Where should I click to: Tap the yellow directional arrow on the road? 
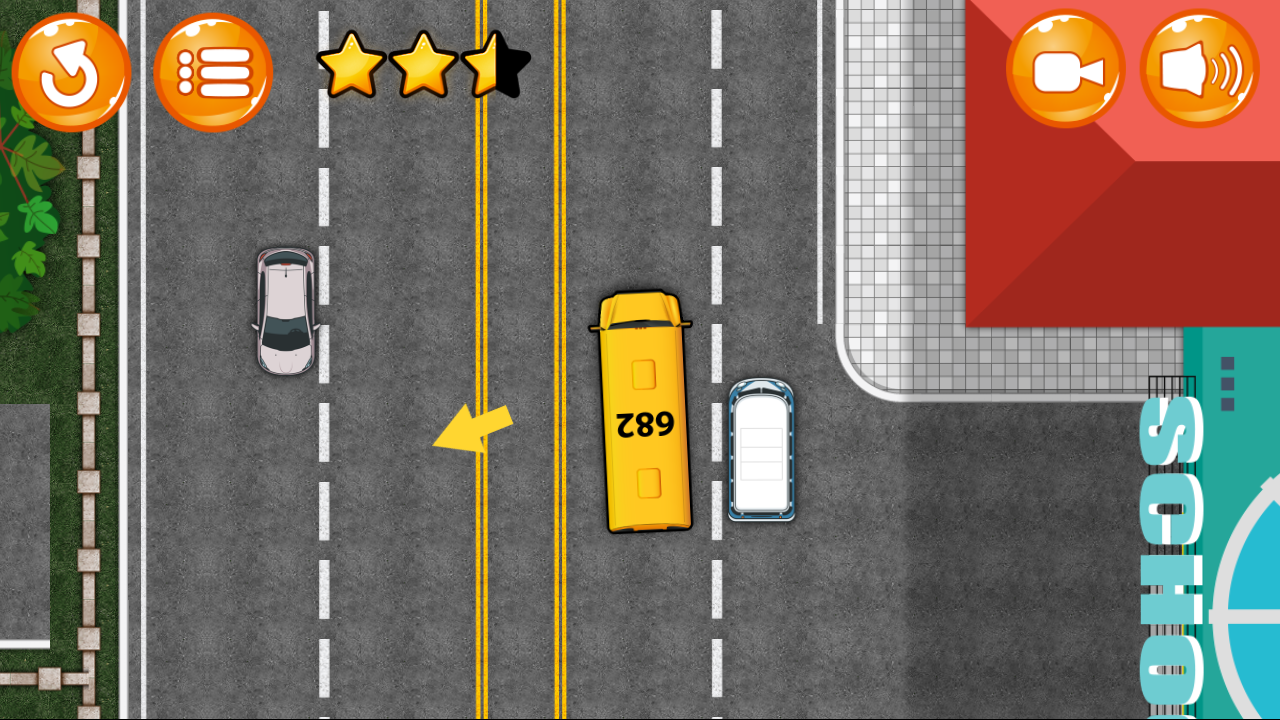pyautogui.click(x=470, y=428)
